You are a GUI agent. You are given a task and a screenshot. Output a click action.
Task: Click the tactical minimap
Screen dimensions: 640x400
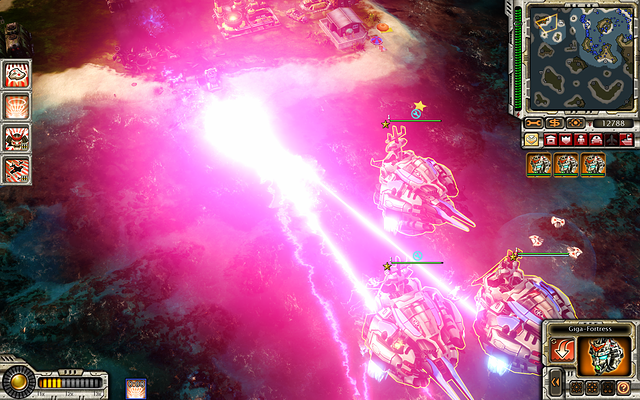click(578, 57)
